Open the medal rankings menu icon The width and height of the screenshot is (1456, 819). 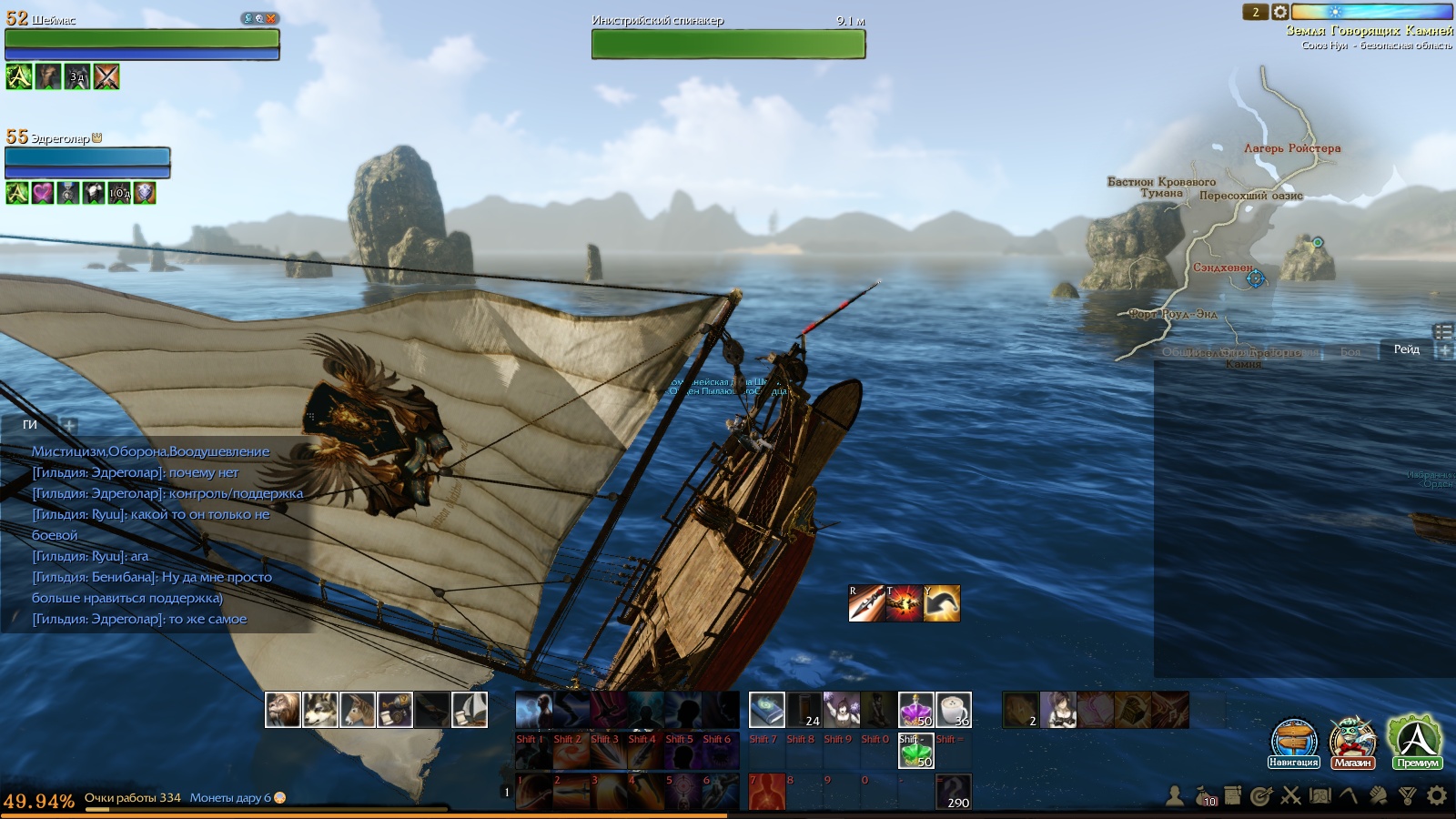coord(1408,796)
